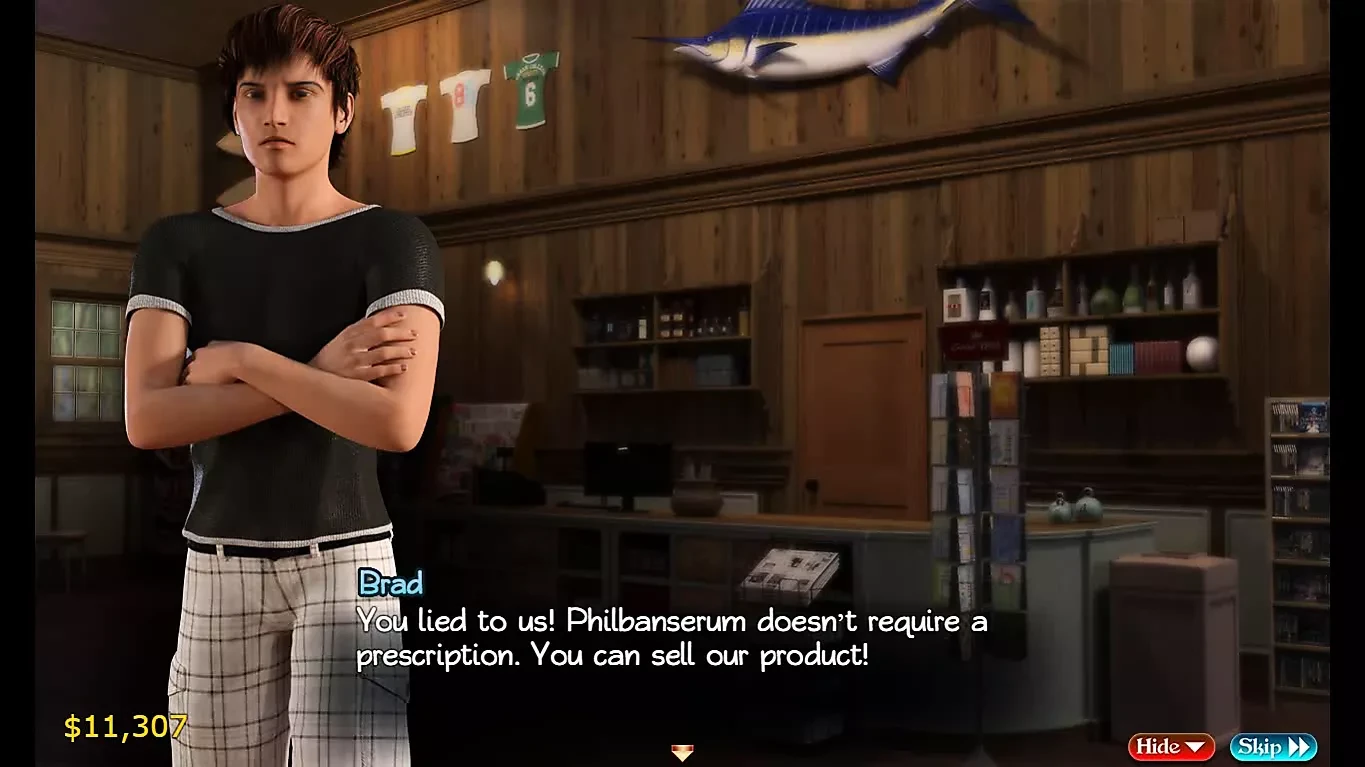The height and width of the screenshot is (767, 1365).
Task: Advance dialogue with the down arrow indicator
Action: click(682, 752)
